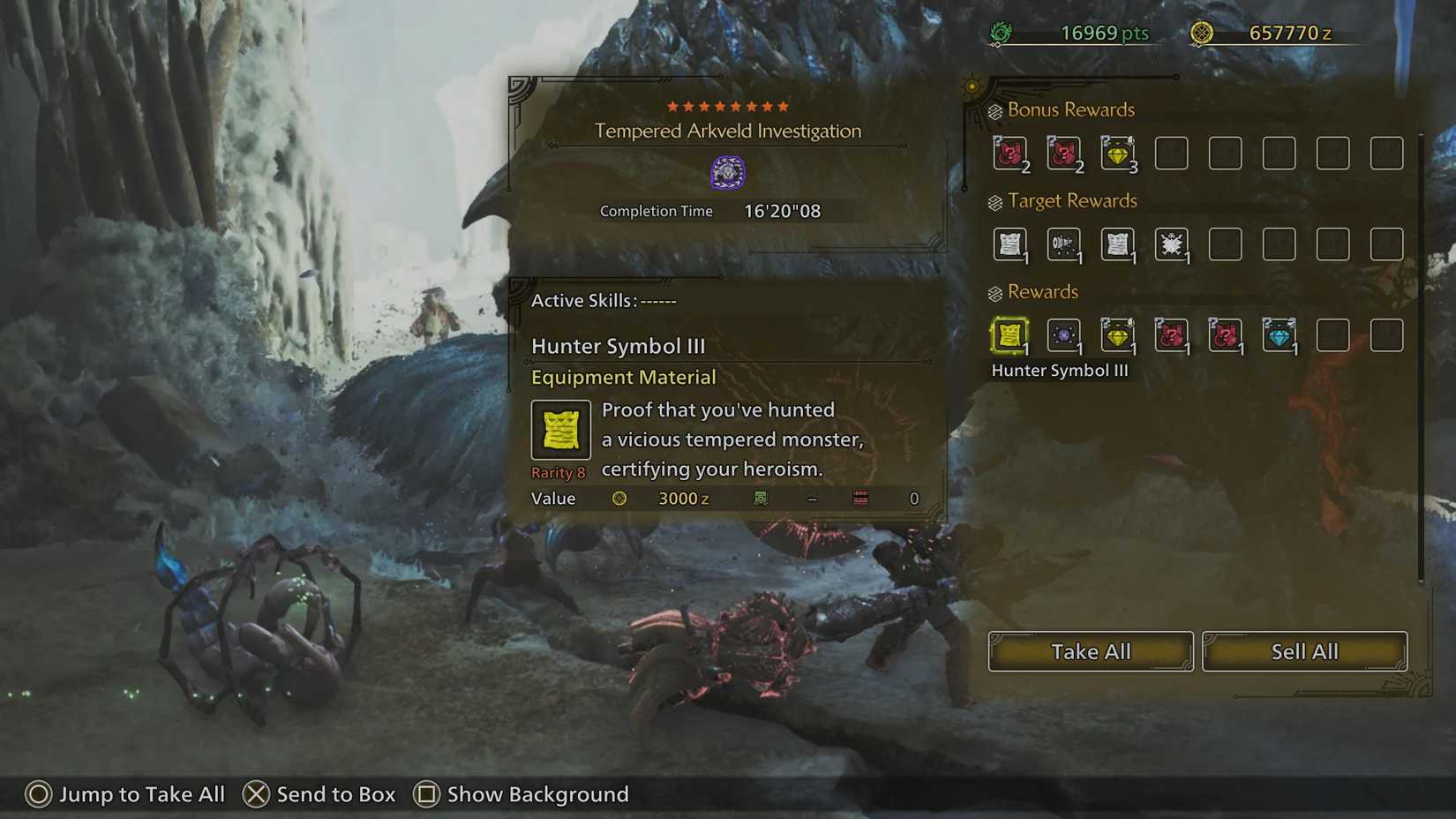Click the quest crest icon below the title
Viewport: 1456px width, 819px height.
728,172
